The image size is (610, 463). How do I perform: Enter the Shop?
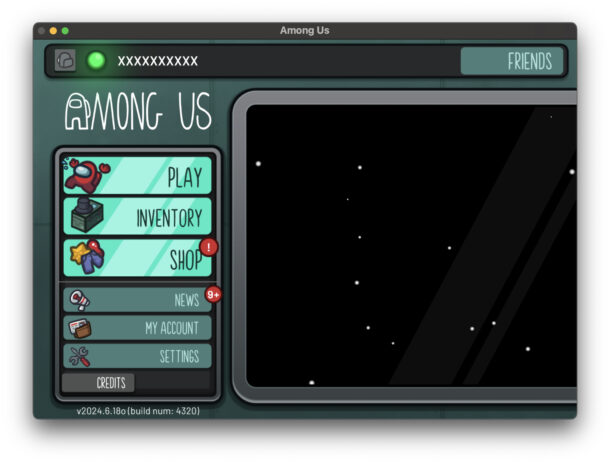tap(138, 259)
